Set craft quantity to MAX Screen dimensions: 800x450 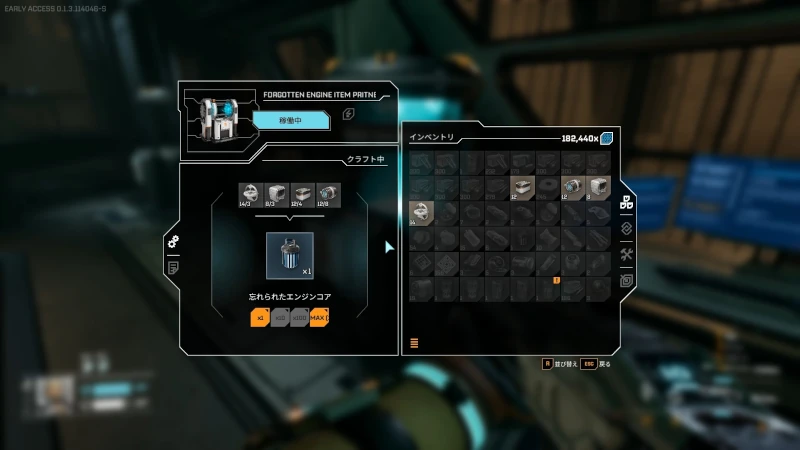[x=320, y=318]
